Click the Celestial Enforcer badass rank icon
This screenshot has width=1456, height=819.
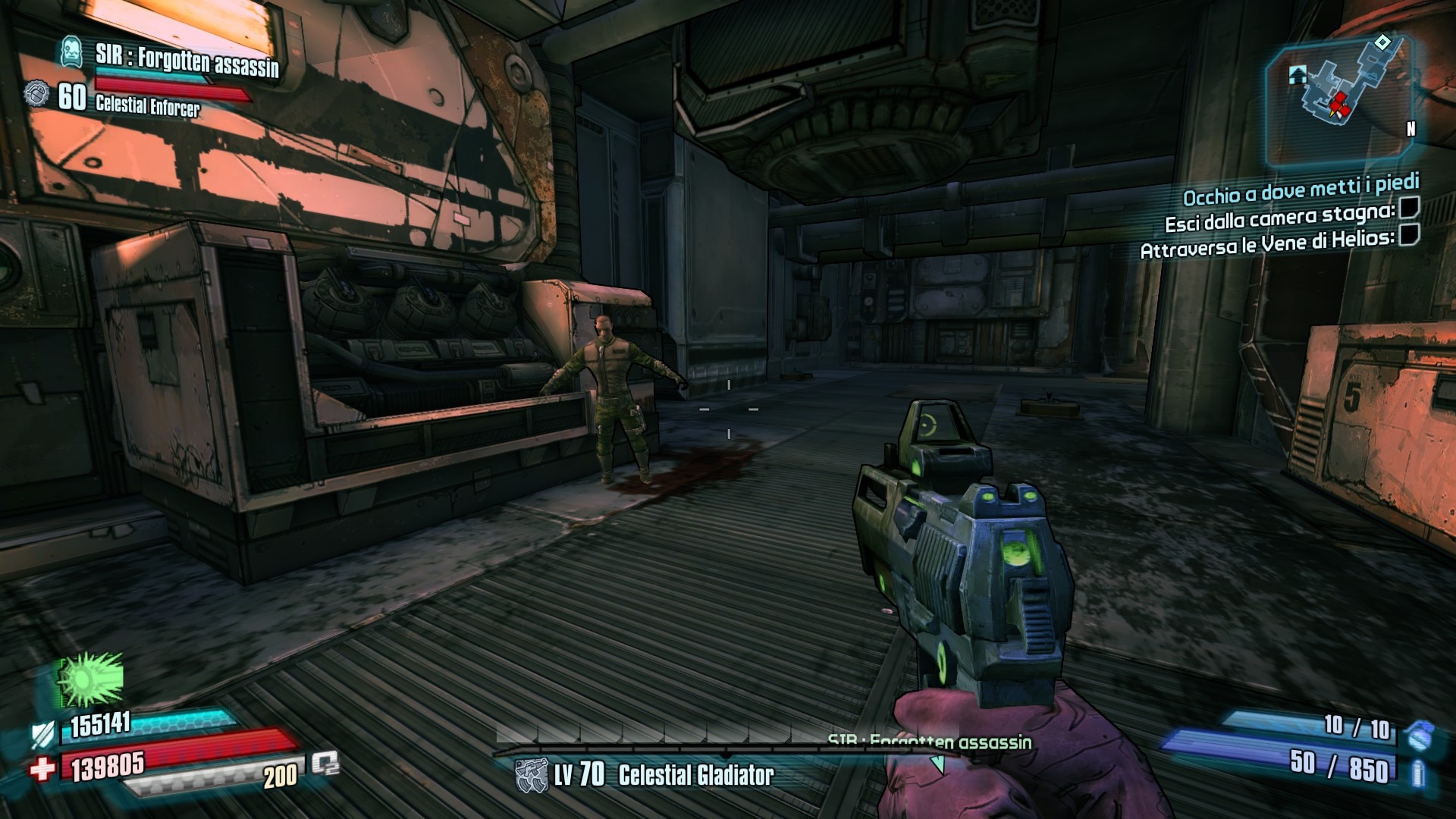coord(36,95)
